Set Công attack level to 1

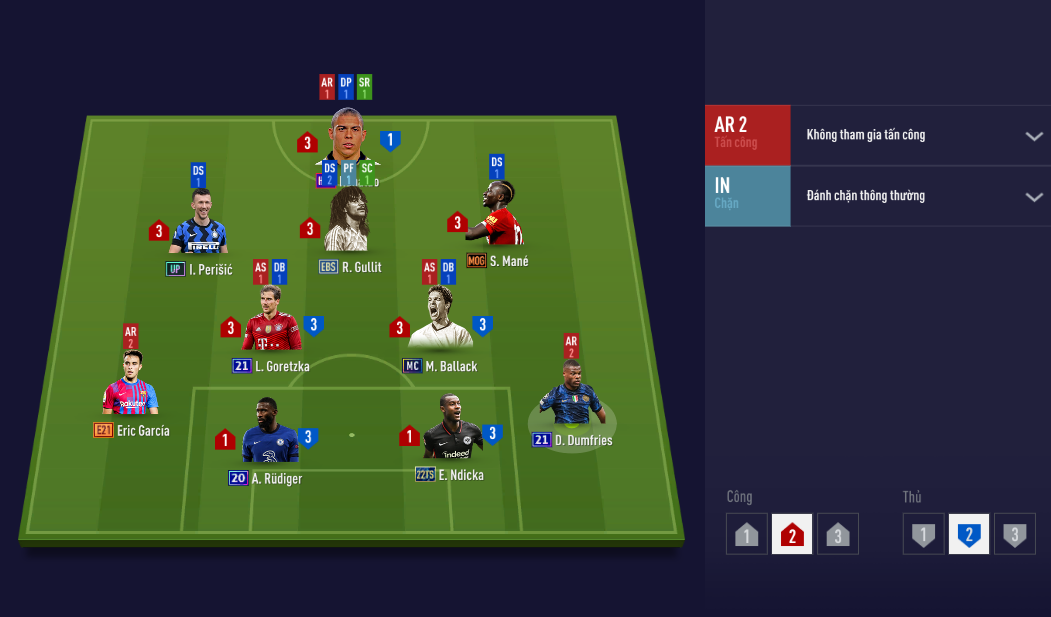pos(747,534)
